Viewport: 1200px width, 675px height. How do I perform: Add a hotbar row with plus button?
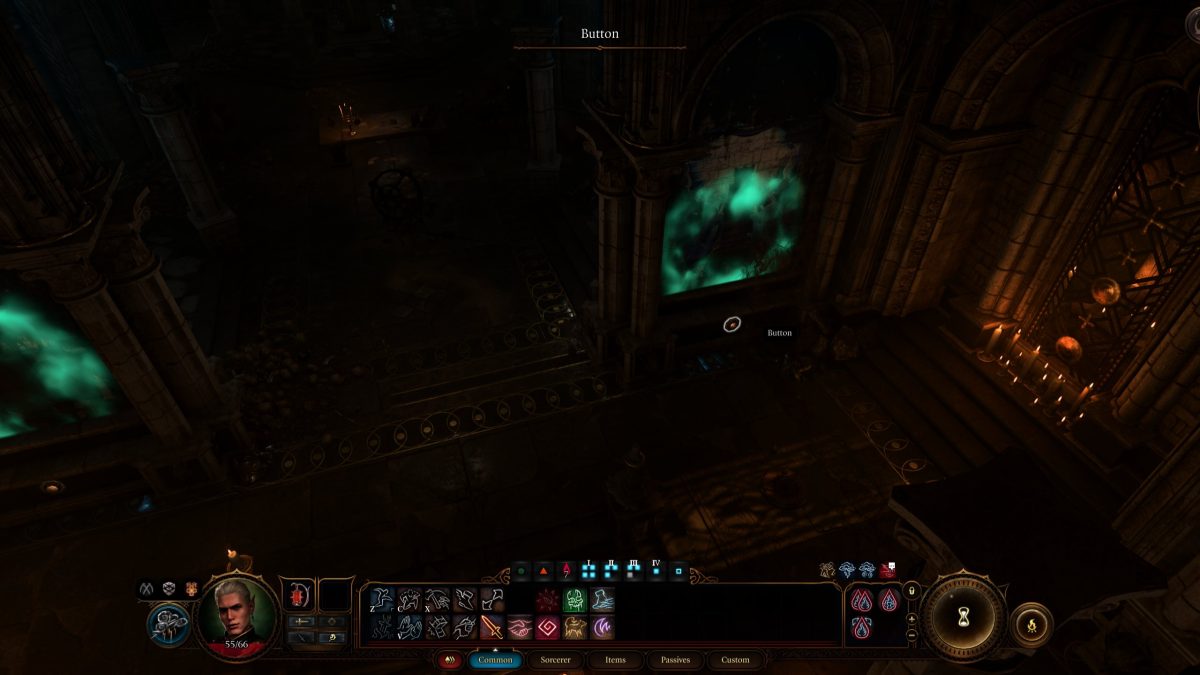click(911, 619)
